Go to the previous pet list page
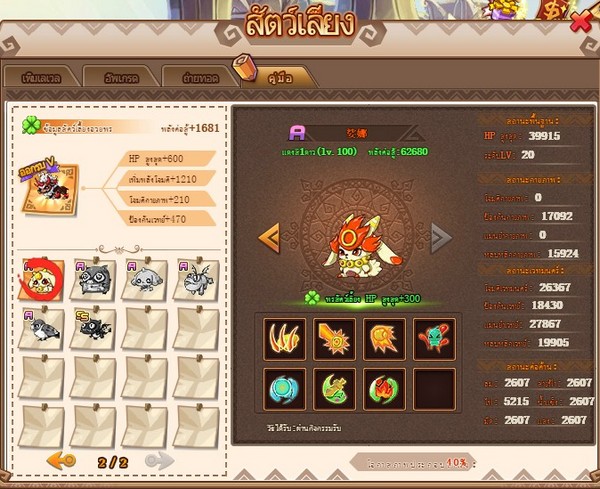 (62, 459)
